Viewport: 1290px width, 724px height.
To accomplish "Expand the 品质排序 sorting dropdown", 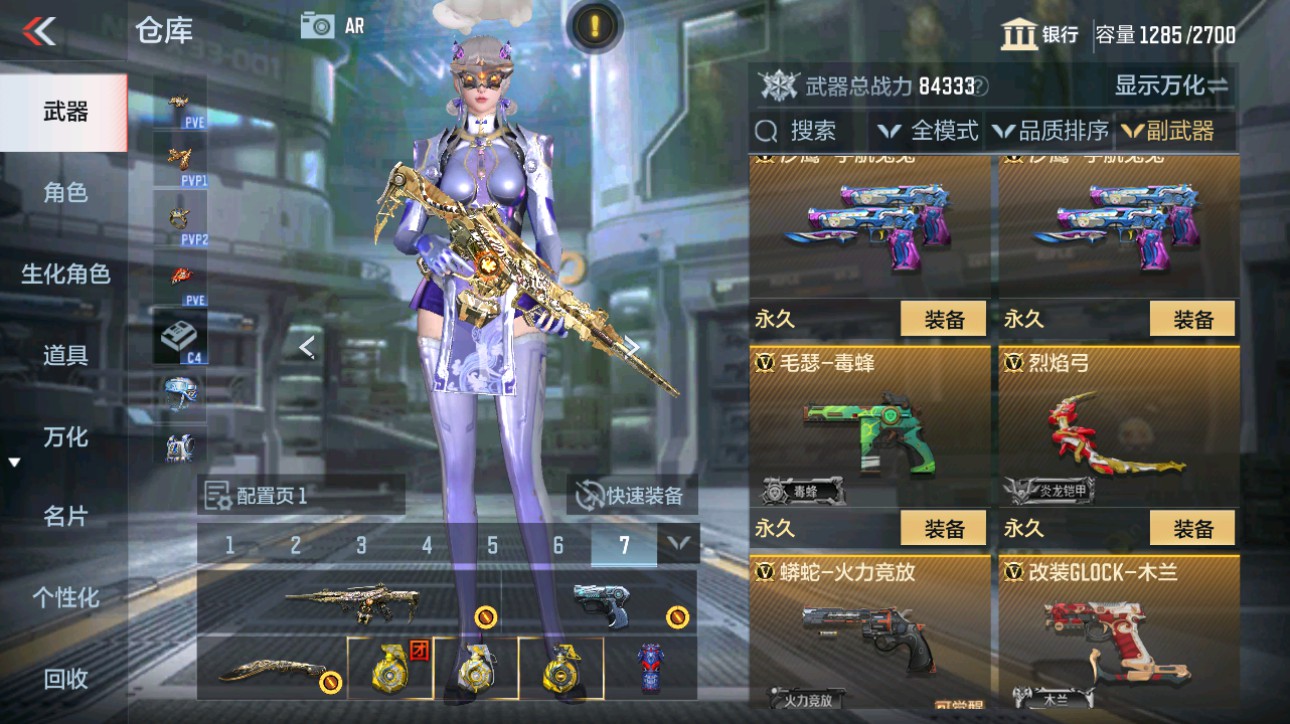I will [x=1050, y=130].
